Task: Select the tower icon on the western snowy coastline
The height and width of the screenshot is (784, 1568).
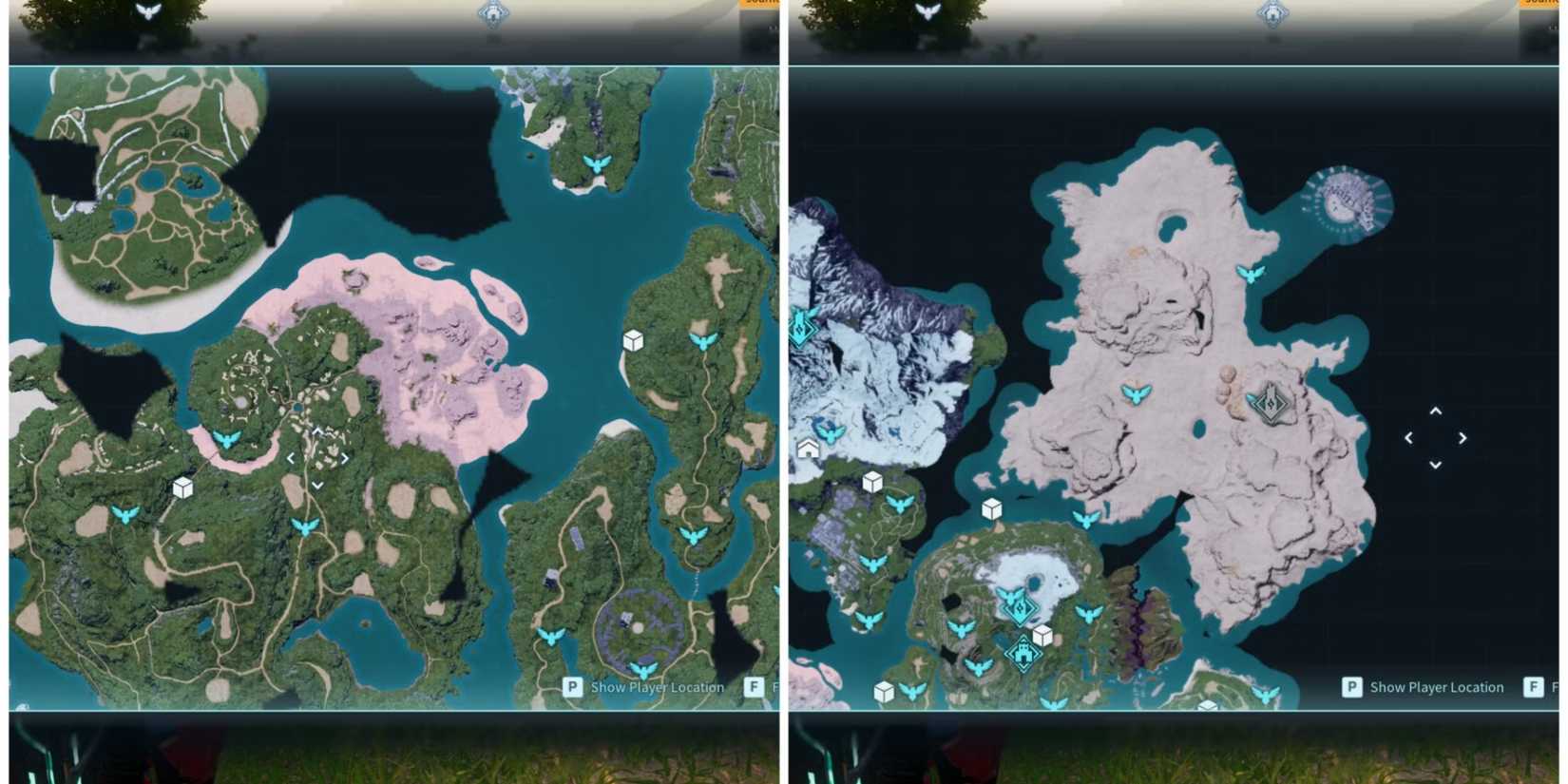Action: coord(801,328)
